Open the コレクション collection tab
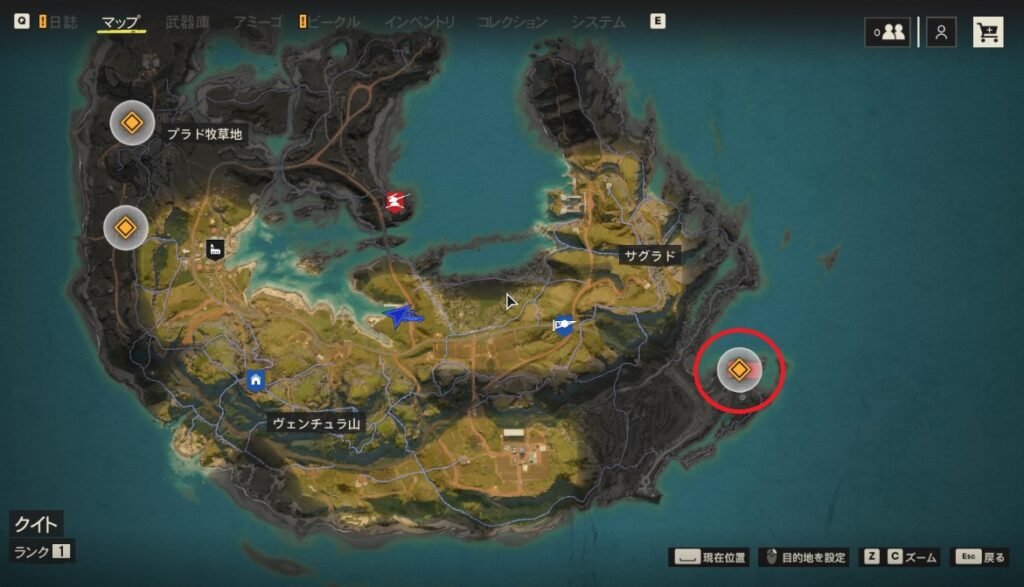Viewport: 1024px width, 587px height. coord(512,21)
